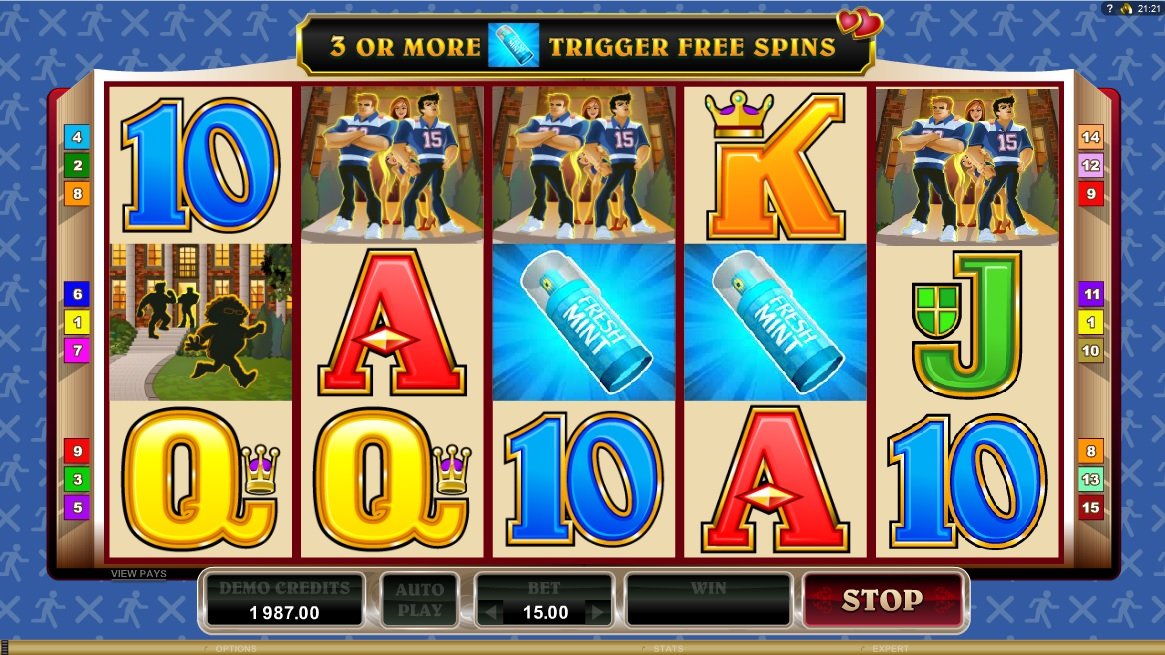This screenshot has height=655, width=1165.
Task: Open help with the question mark icon
Action: 1108,8
